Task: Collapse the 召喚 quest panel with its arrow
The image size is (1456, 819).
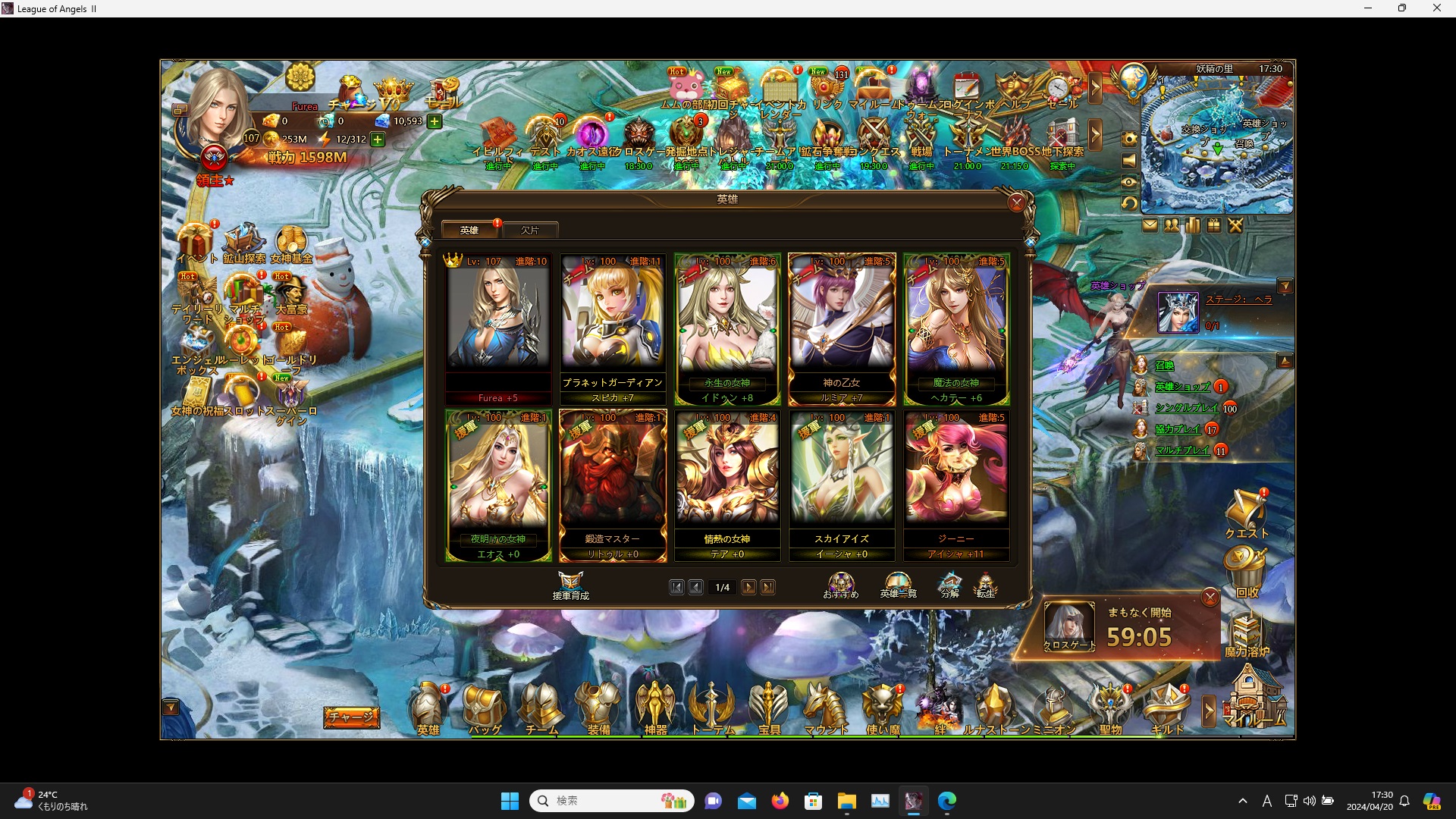Action: (x=1285, y=362)
